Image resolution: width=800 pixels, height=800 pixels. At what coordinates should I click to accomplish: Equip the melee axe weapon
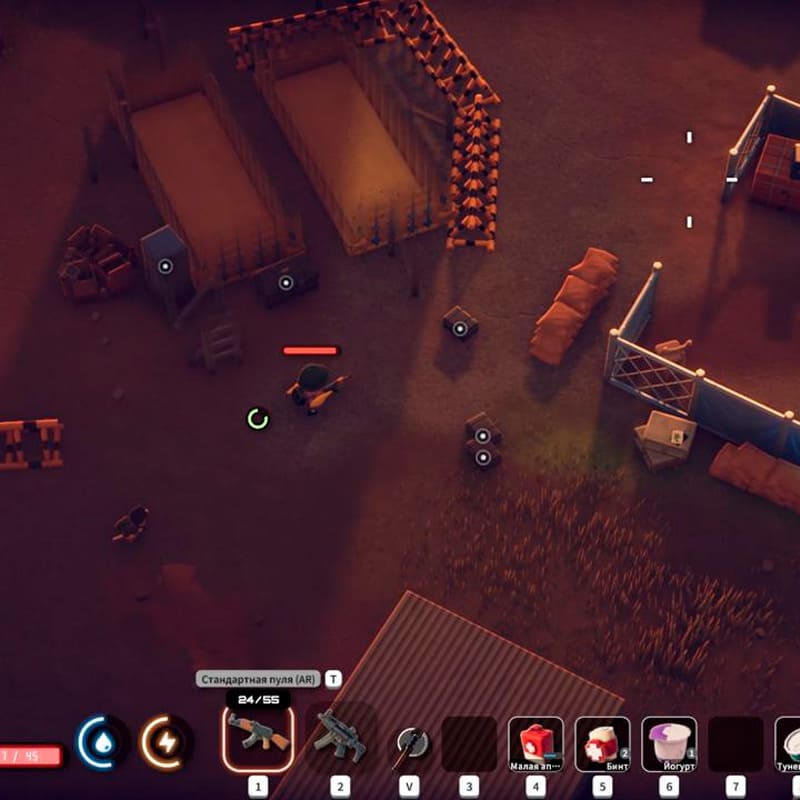410,742
